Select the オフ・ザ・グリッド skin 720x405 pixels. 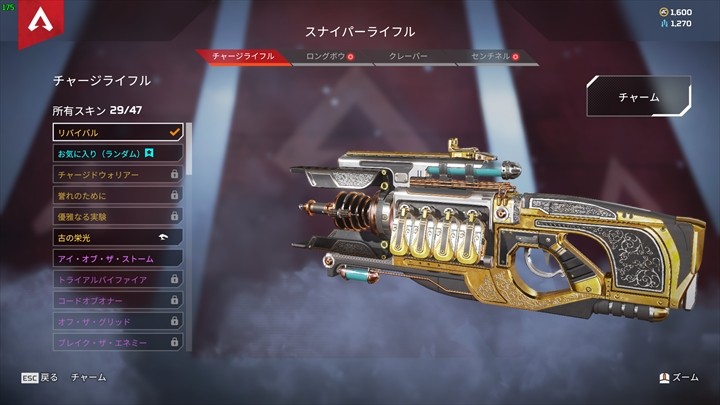117,321
